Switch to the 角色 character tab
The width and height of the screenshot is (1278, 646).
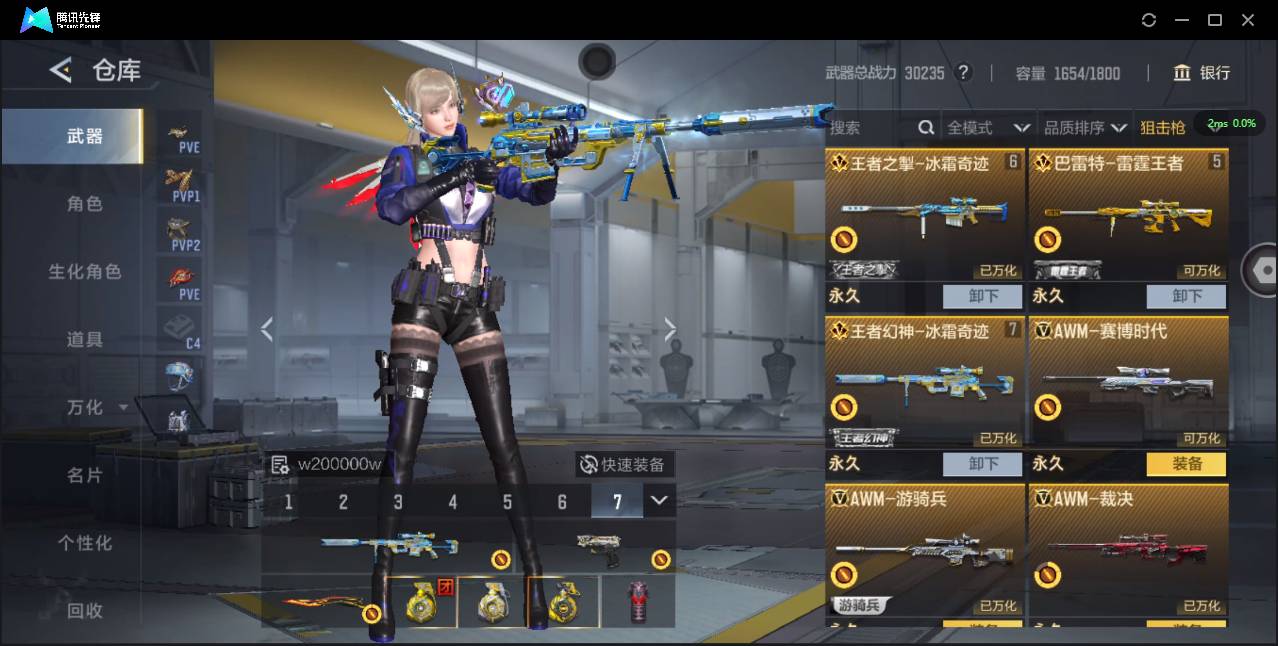coord(84,204)
